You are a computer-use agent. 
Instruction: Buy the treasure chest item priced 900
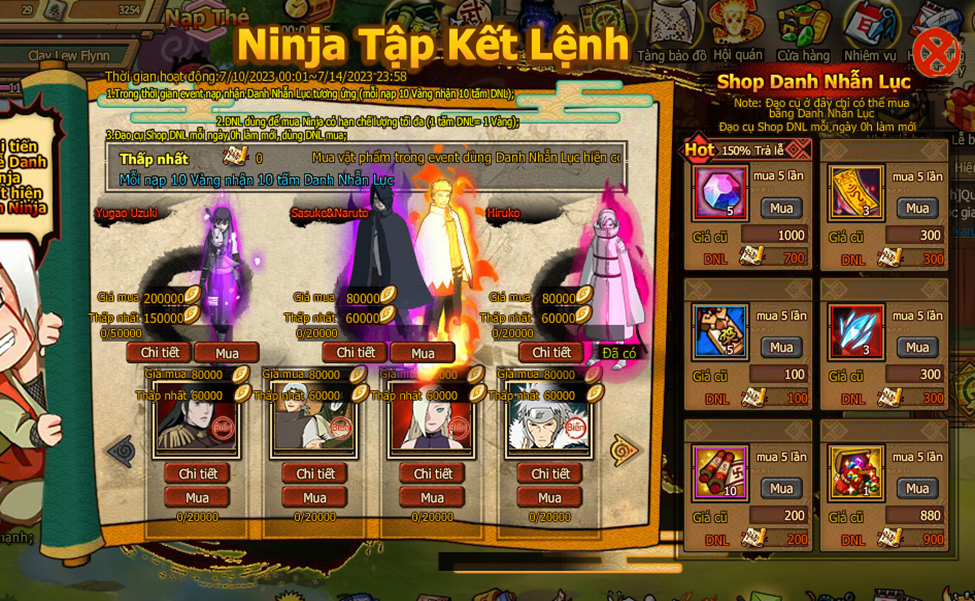tap(917, 488)
